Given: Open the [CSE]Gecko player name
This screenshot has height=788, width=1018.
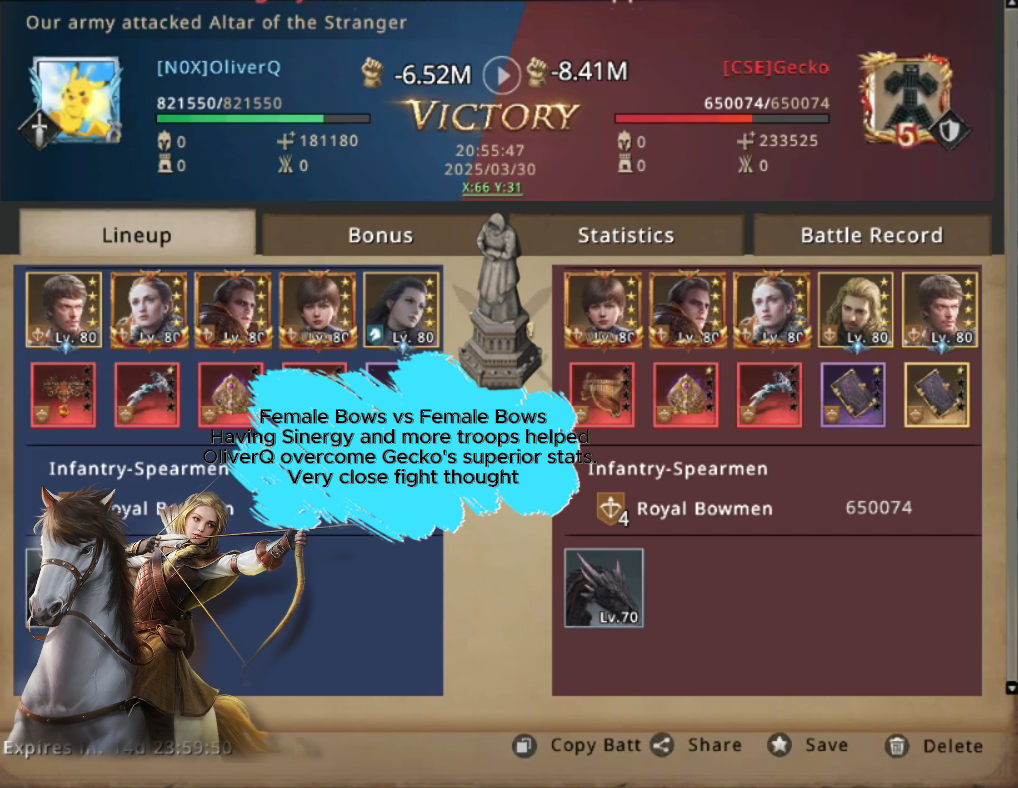Looking at the screenshot, I should point(776,68).
